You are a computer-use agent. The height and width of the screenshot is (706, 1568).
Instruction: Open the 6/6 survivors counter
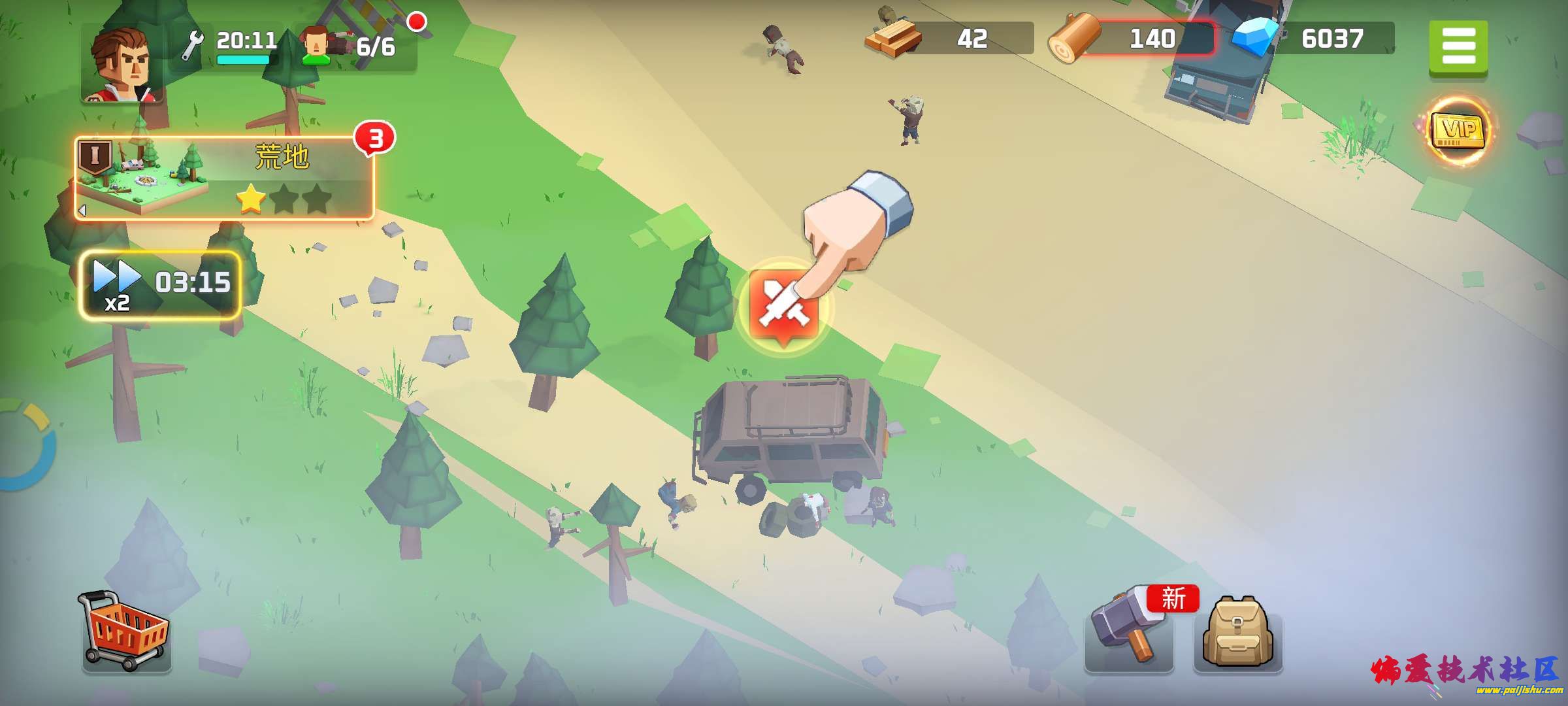(356, 47)
